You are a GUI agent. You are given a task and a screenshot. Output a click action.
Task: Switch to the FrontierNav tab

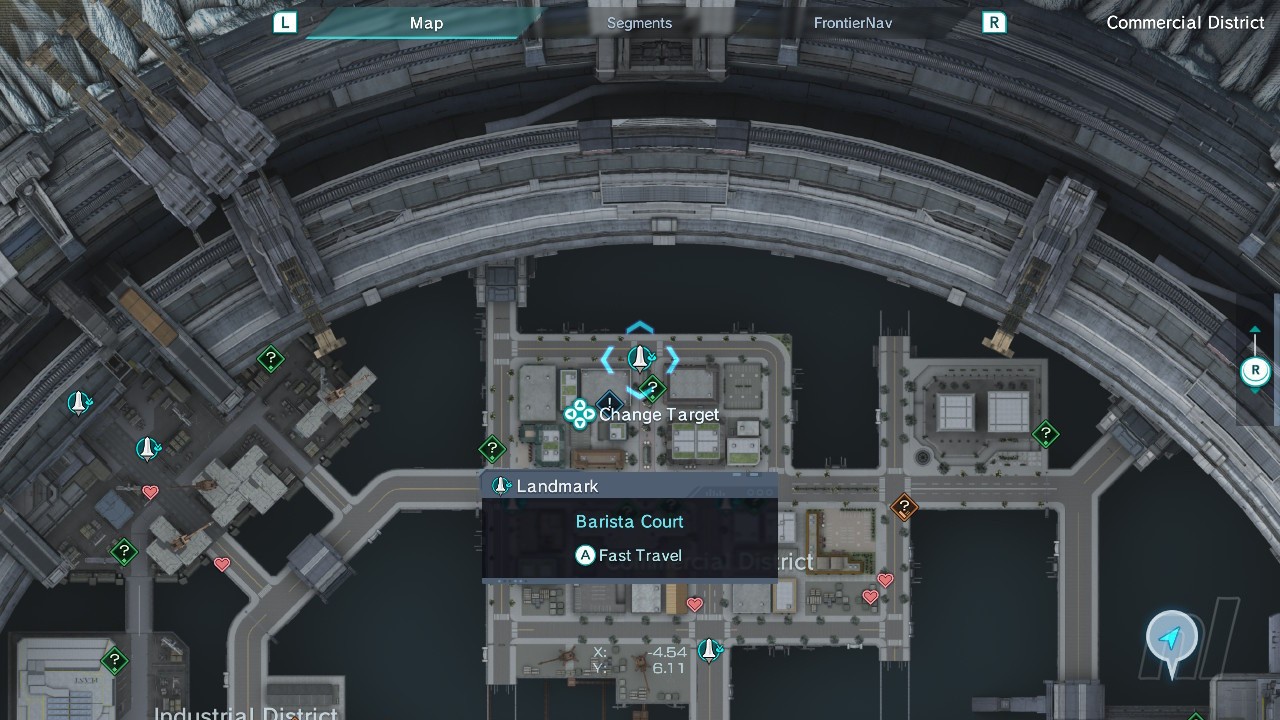tap(852, 23)
